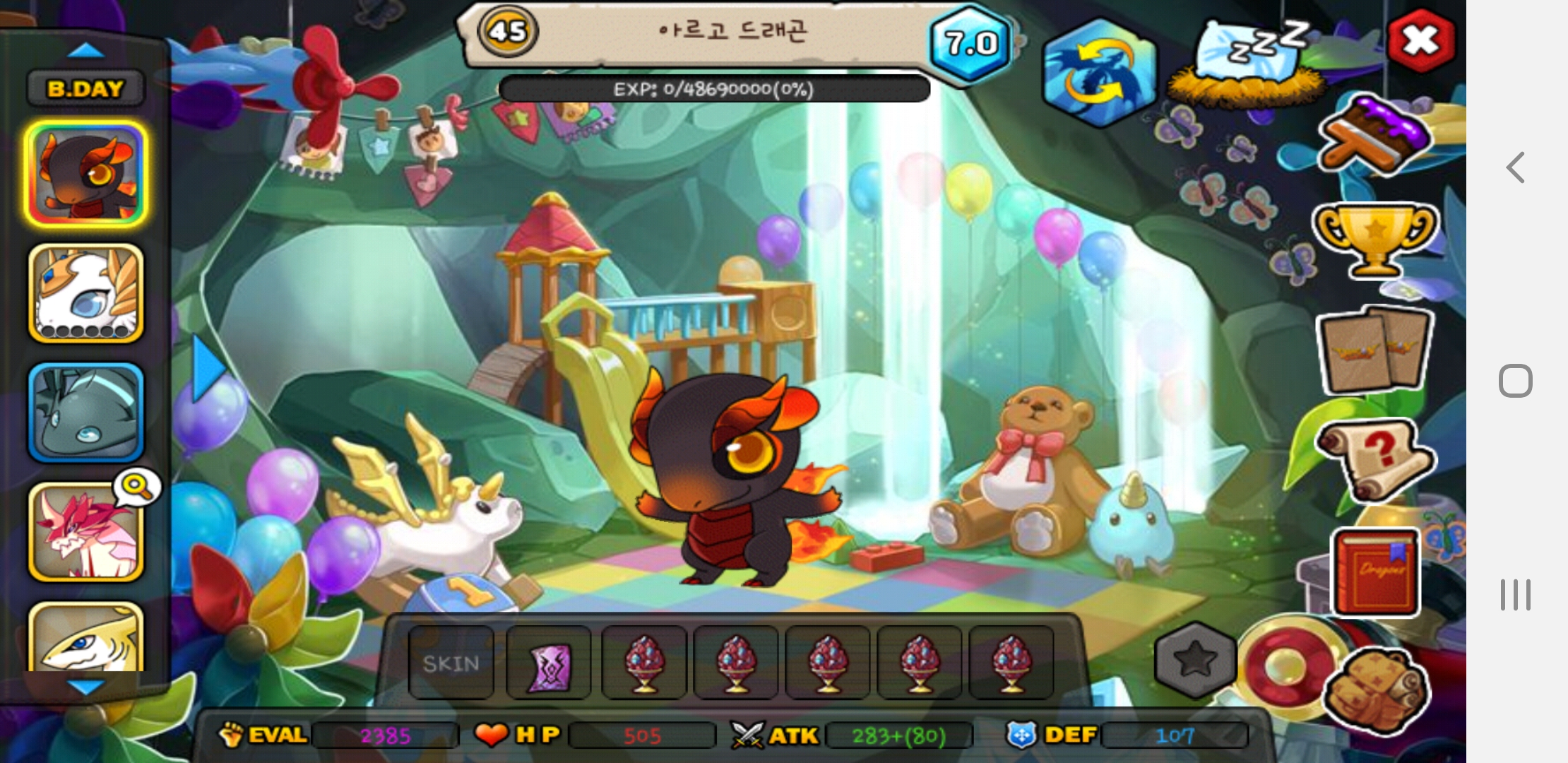Activate the dragon swap hexagon icon

(1098, 73)
